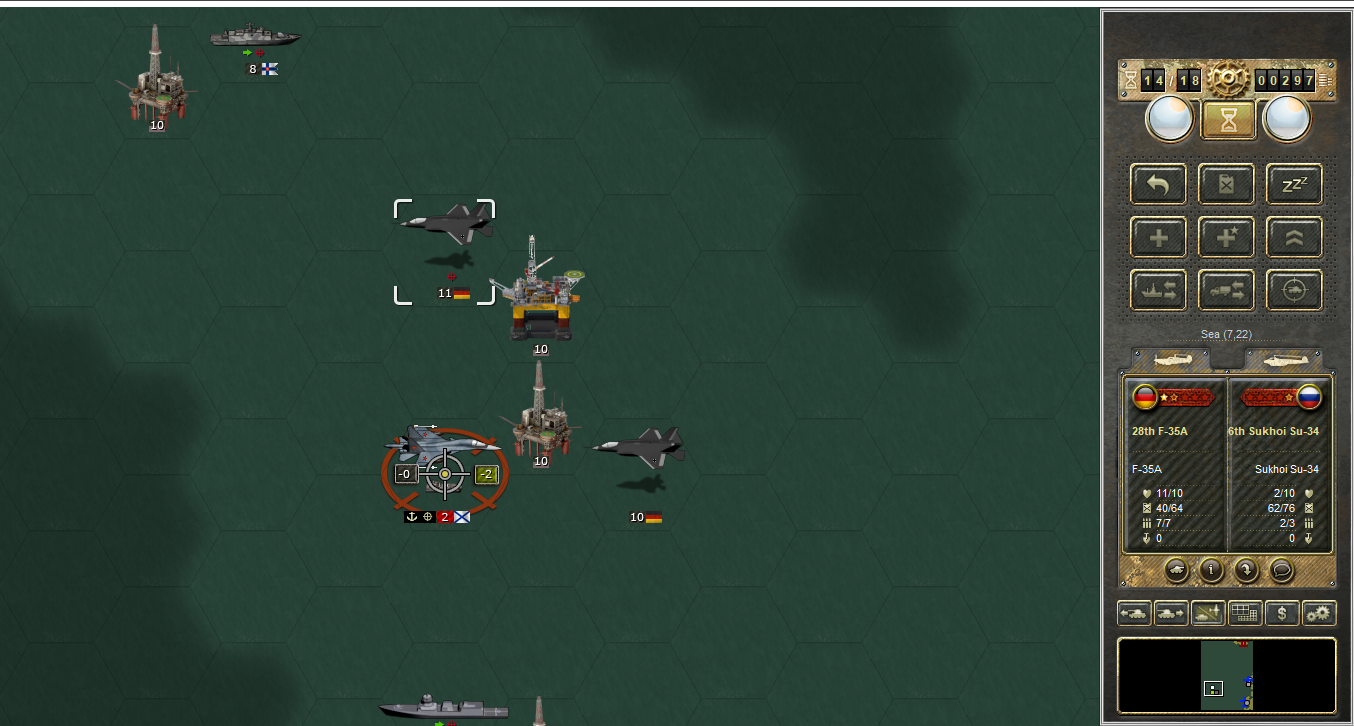Screen dimensions: 1354x726
Task: Put the unit to sleep with the Zzz button
Action: tap(1294, 184)
